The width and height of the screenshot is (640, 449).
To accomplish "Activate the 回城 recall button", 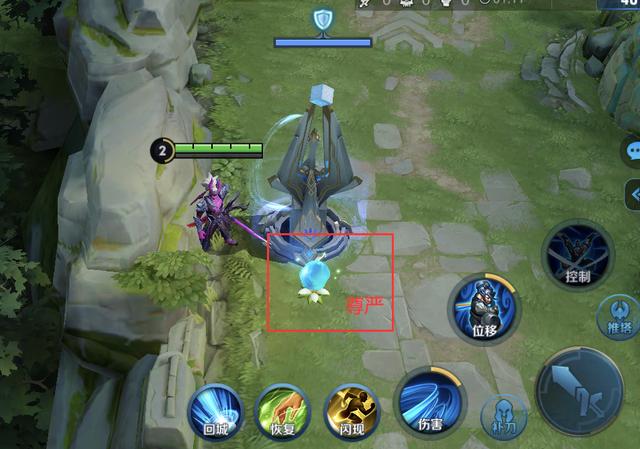I will pyautogui.click(x=215, y=410).
